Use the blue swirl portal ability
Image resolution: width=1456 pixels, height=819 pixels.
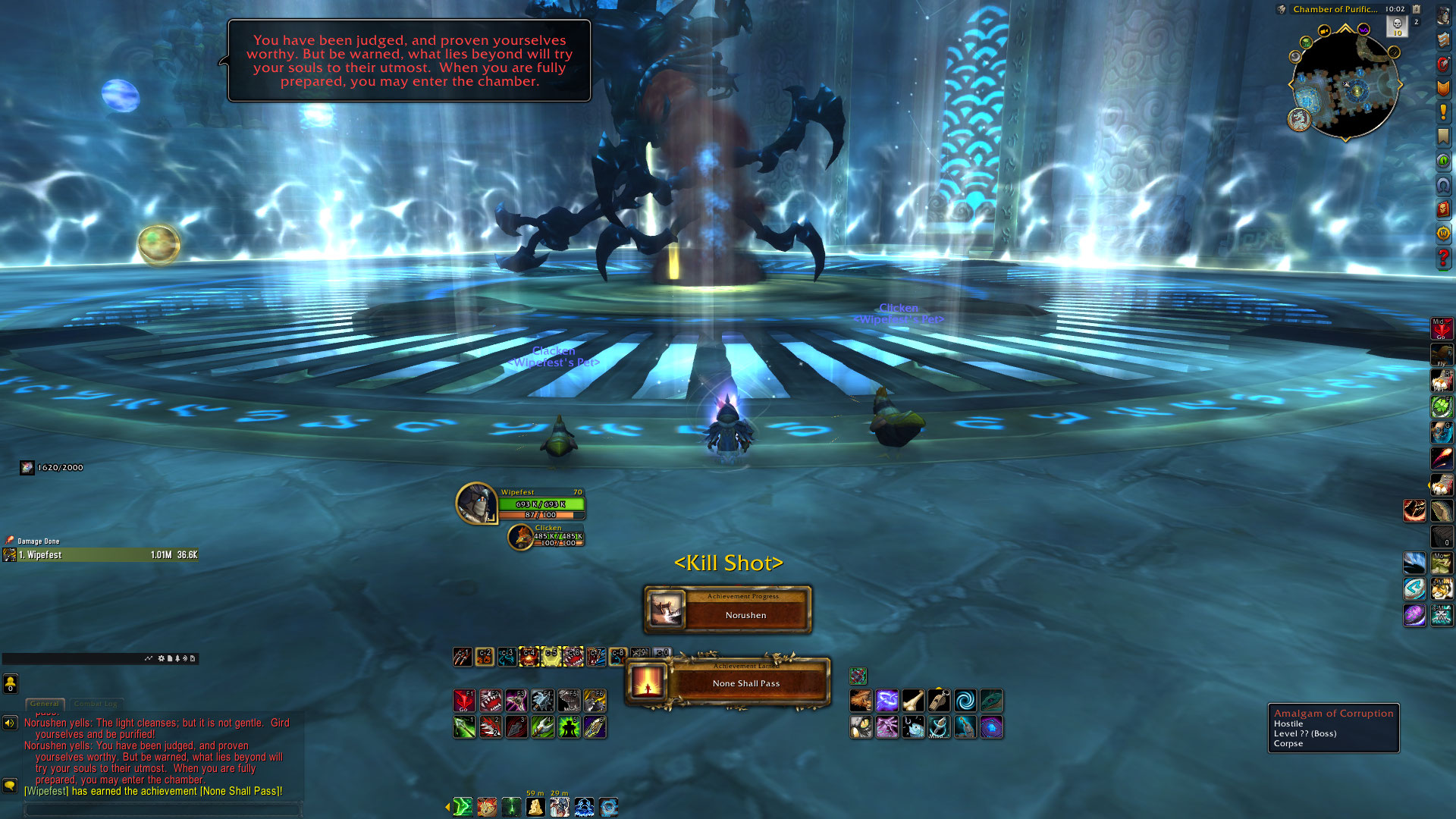[x=965, y=700]
